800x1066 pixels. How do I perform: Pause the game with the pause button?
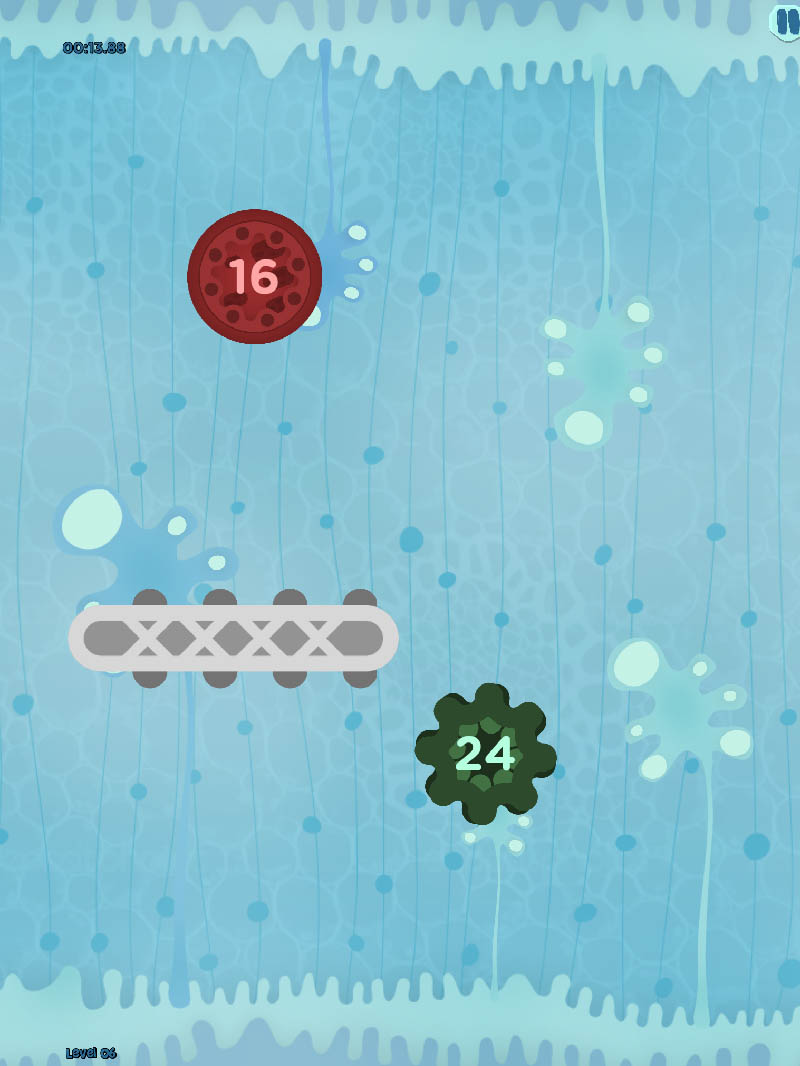[786, 20]
